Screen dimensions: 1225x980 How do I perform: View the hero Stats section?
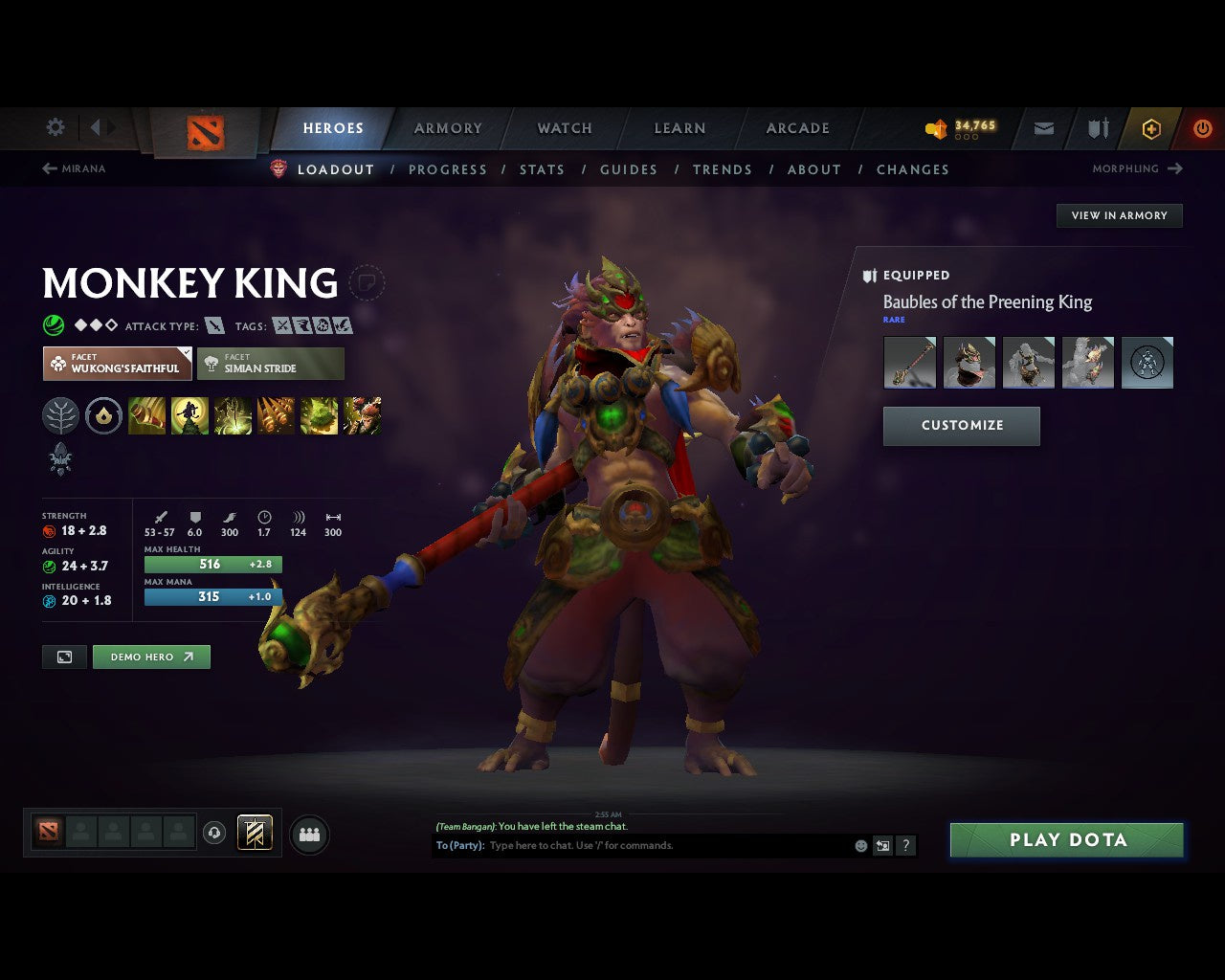tap(542, 169)
